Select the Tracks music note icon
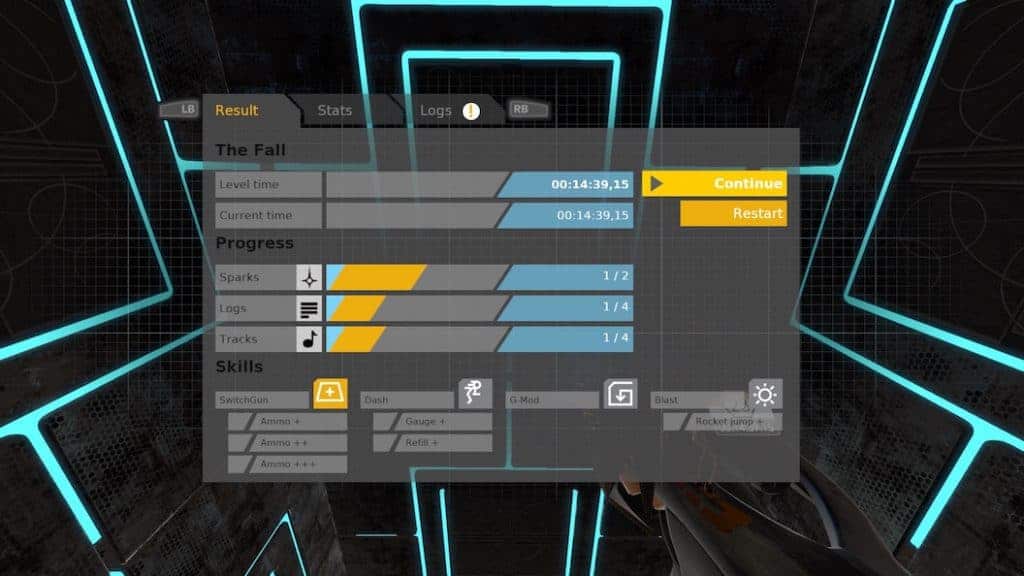Viewport: 1024px width, 576px height. click(310, 339)
